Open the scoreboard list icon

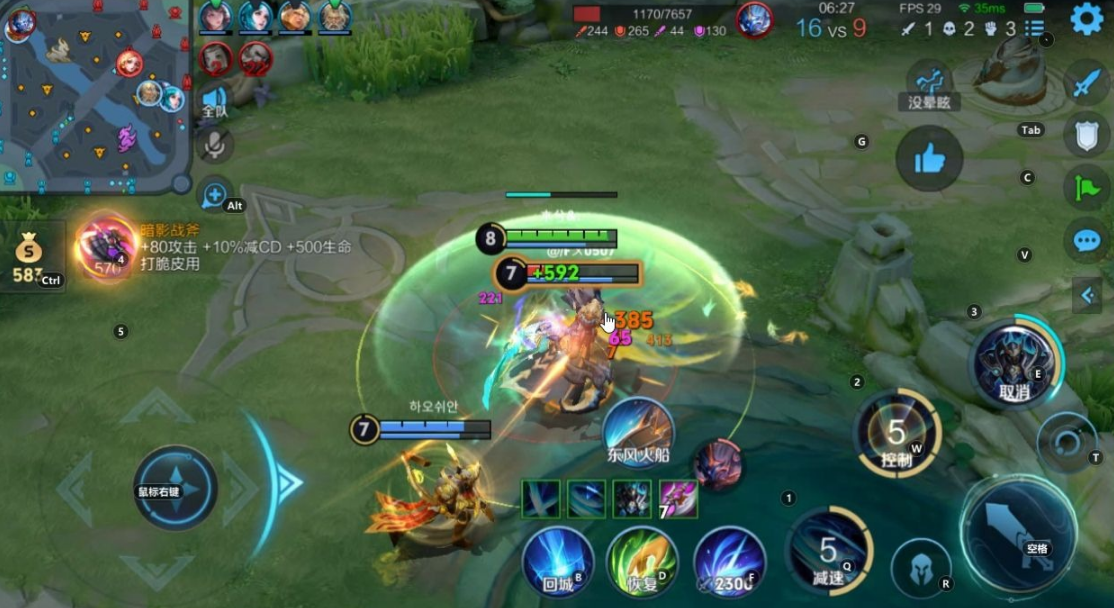[1035, 28]
